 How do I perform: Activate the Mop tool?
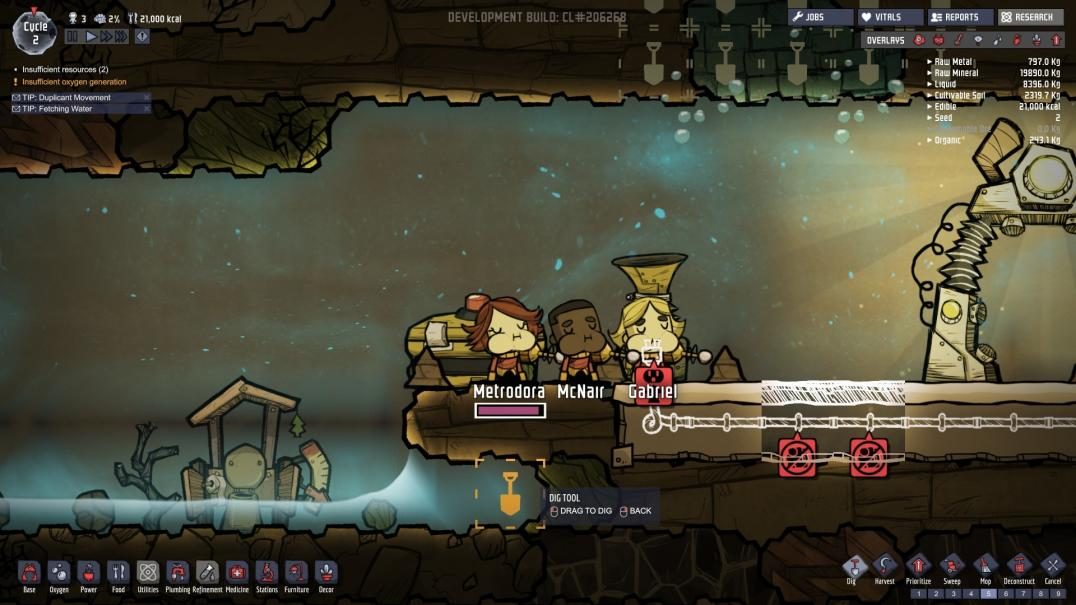(984, 568)
